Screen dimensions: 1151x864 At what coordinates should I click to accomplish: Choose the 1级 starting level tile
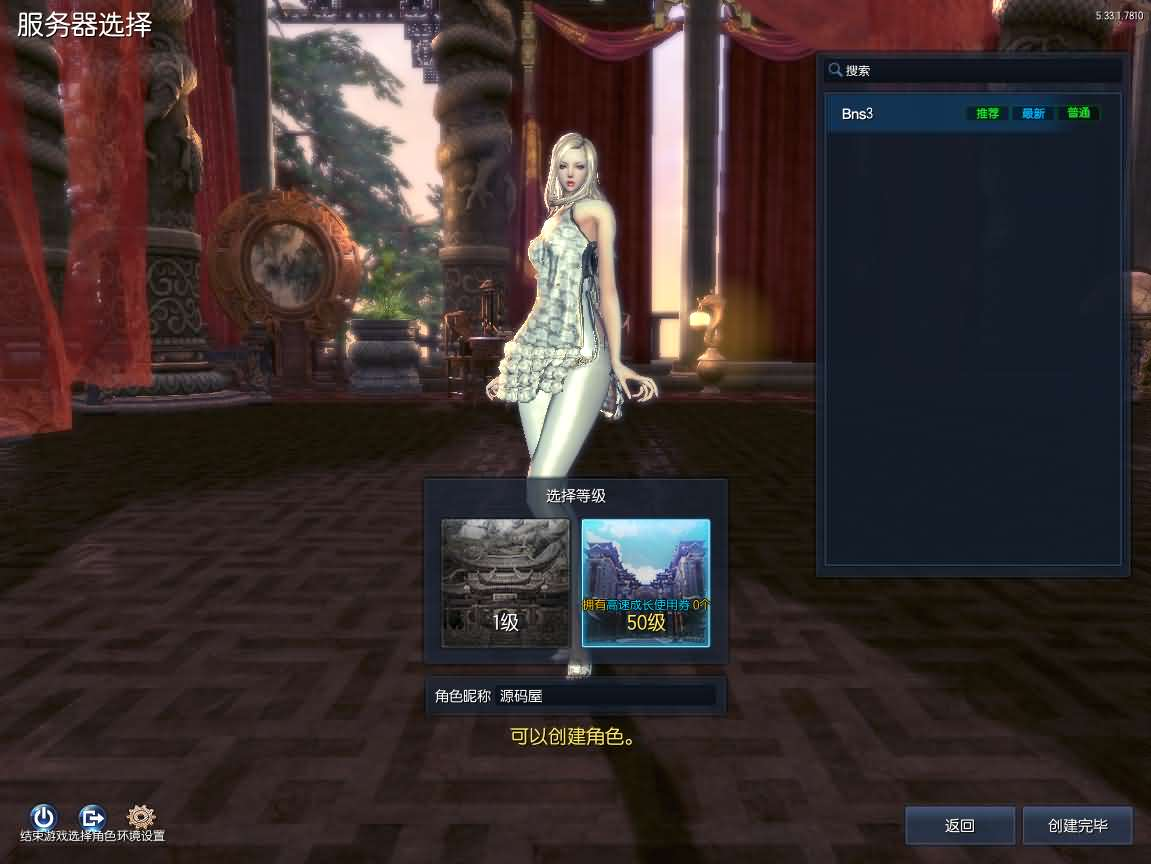(506, 583)
